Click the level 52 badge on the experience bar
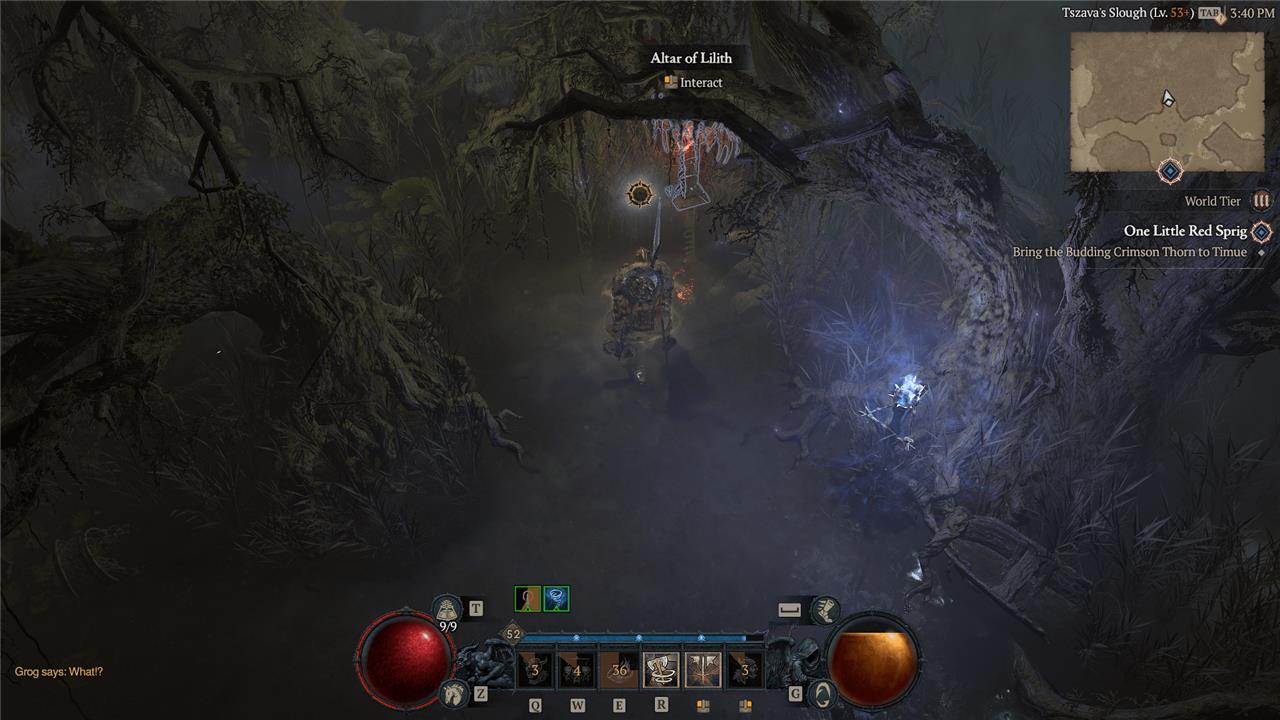 pyautogui.click(x=513, y=634)
